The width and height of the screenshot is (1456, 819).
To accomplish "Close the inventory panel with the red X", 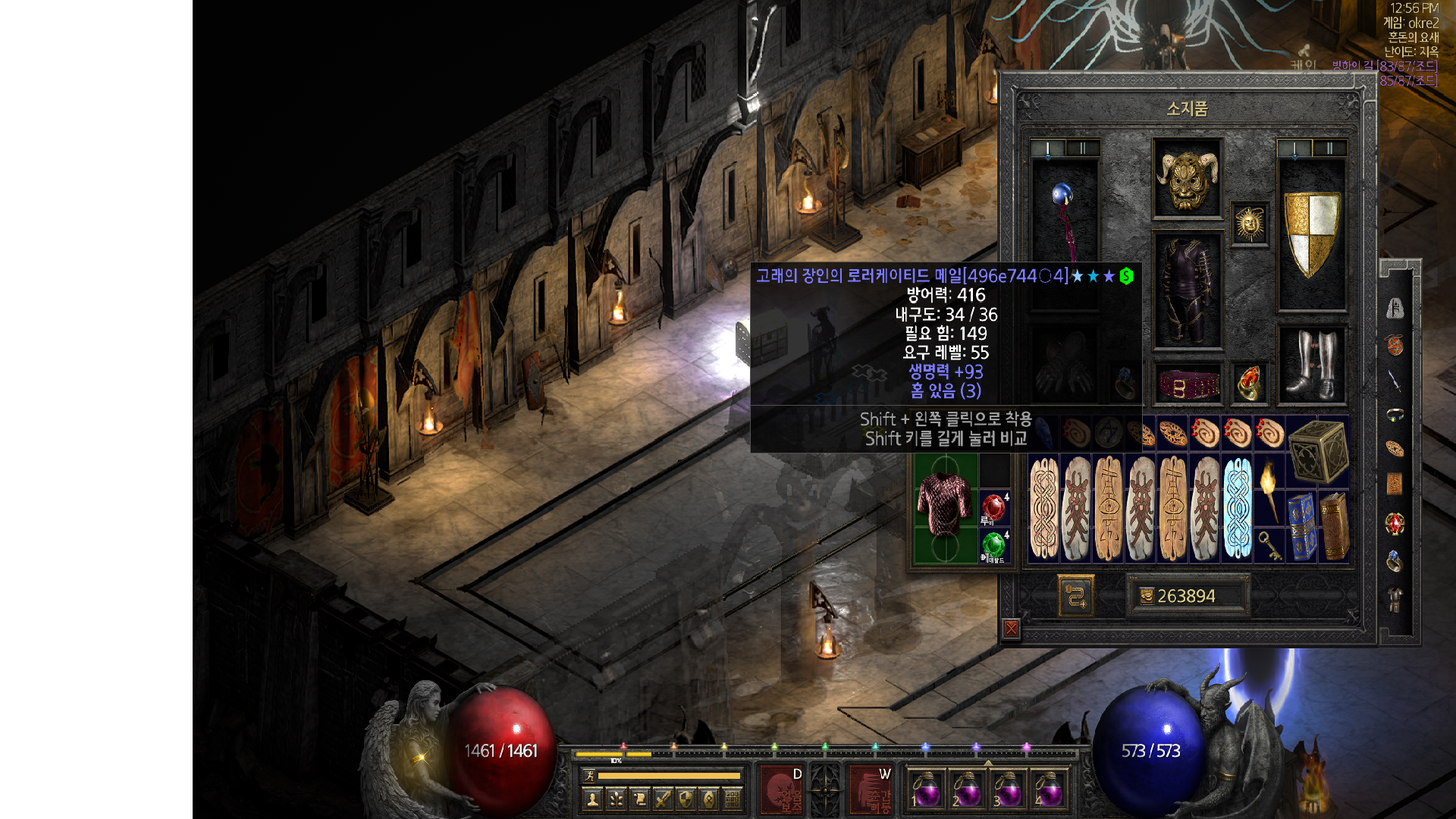I will [1011, 629].
